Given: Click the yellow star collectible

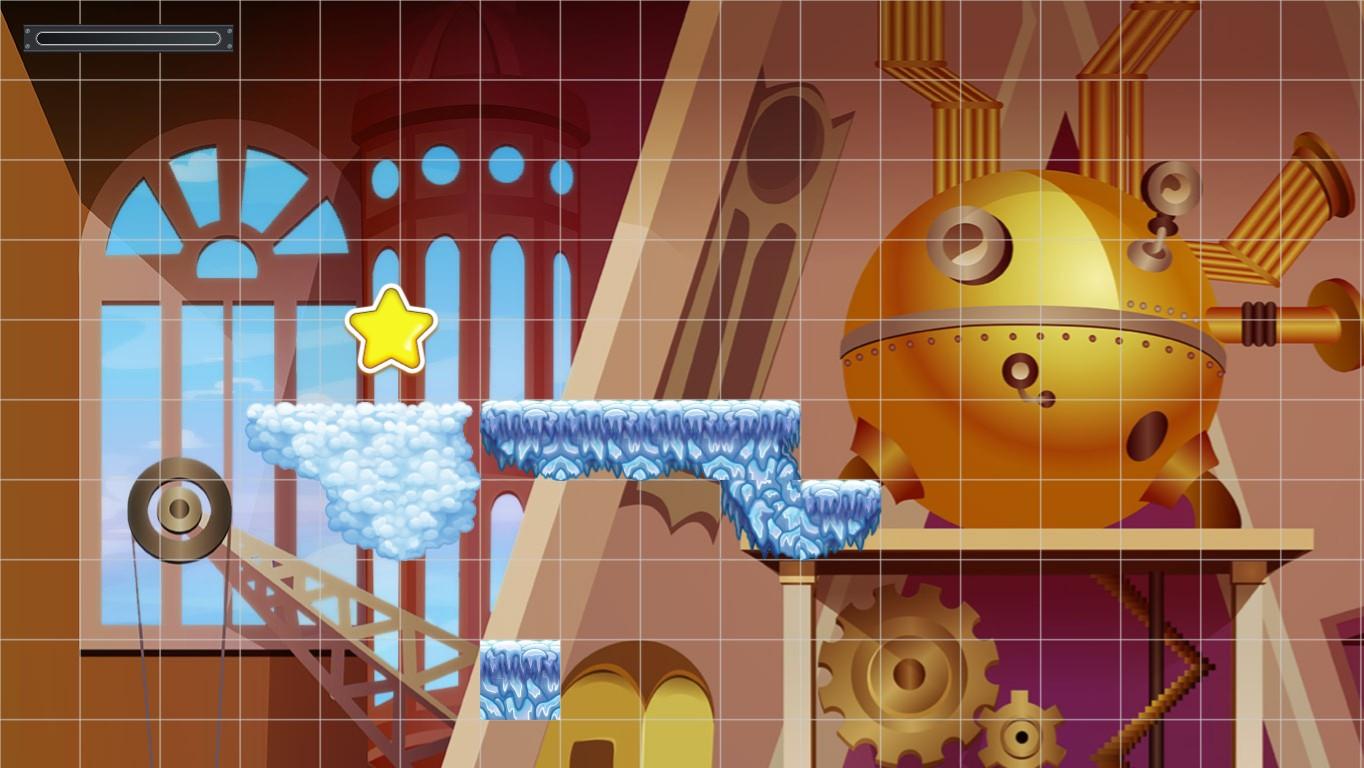Looking at the screenshot, I should pos(390,330).
